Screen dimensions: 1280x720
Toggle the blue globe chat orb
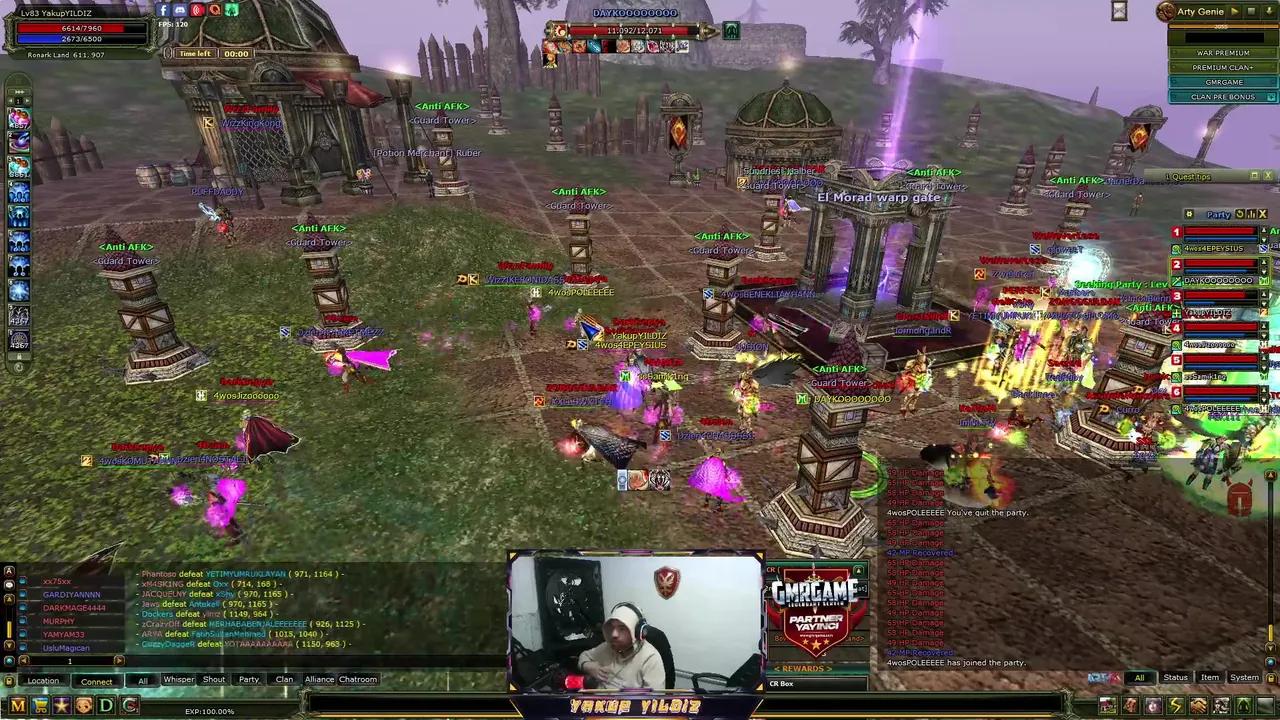coord(8,660)
